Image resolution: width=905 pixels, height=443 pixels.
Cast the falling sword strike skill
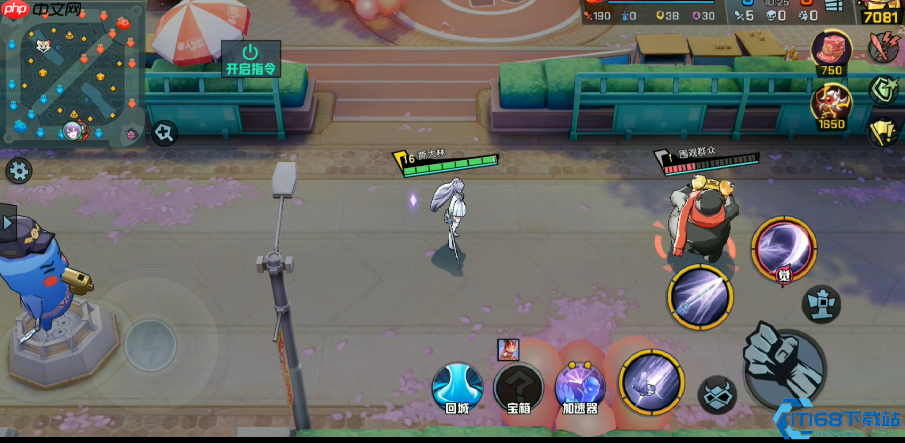click(651, 382)
